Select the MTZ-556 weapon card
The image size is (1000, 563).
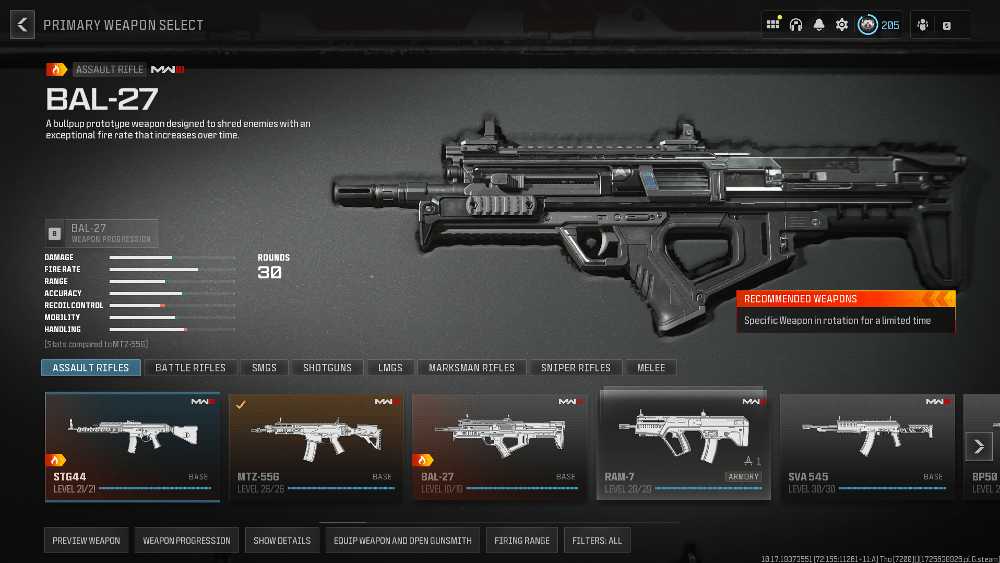316,446
